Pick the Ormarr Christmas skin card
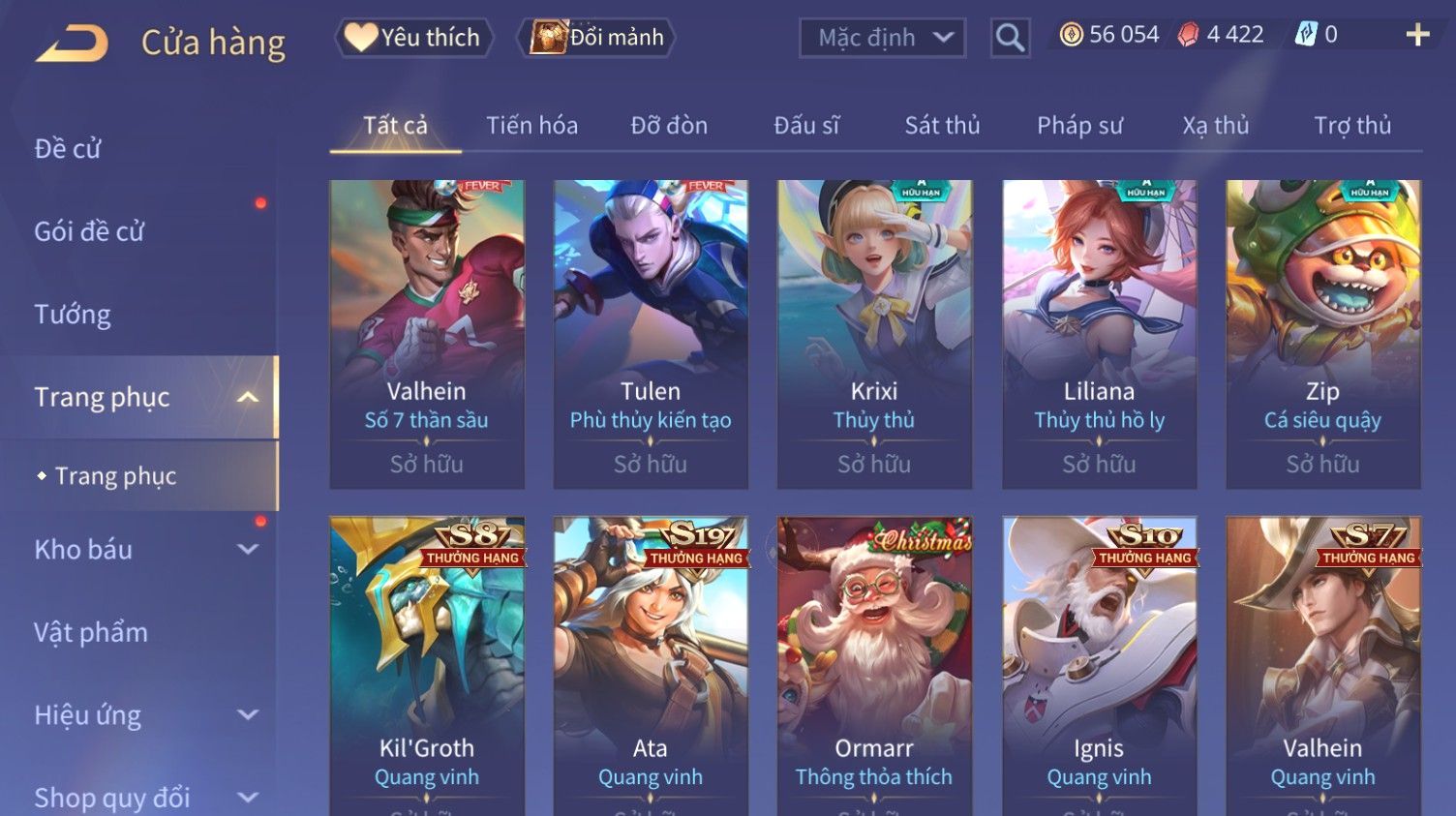This screenshot has height=816, width=1456. click(874, 666)
